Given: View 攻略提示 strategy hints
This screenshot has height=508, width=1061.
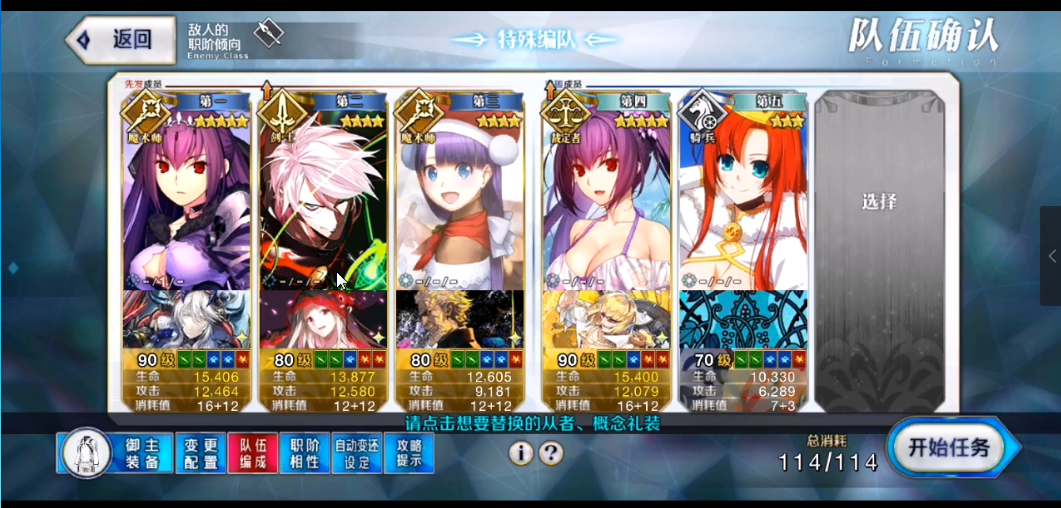Looking at the screenshot, I should click(x=409, y=453).
